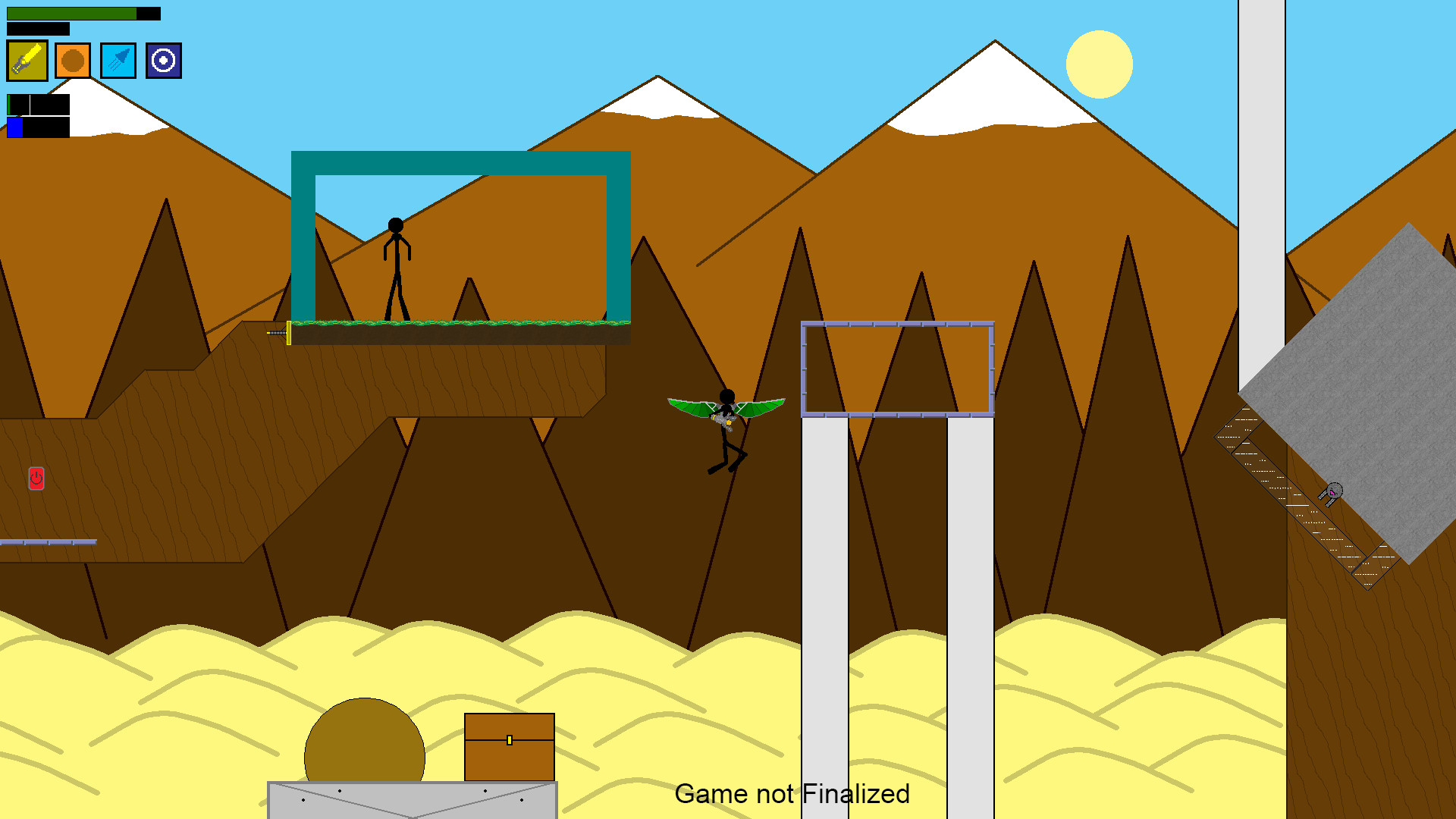The height and width of the screenshot is (819, 1456).
Task: Select the orange boulder ability icon
Action: pyautogui.click(x=74, y=61)
